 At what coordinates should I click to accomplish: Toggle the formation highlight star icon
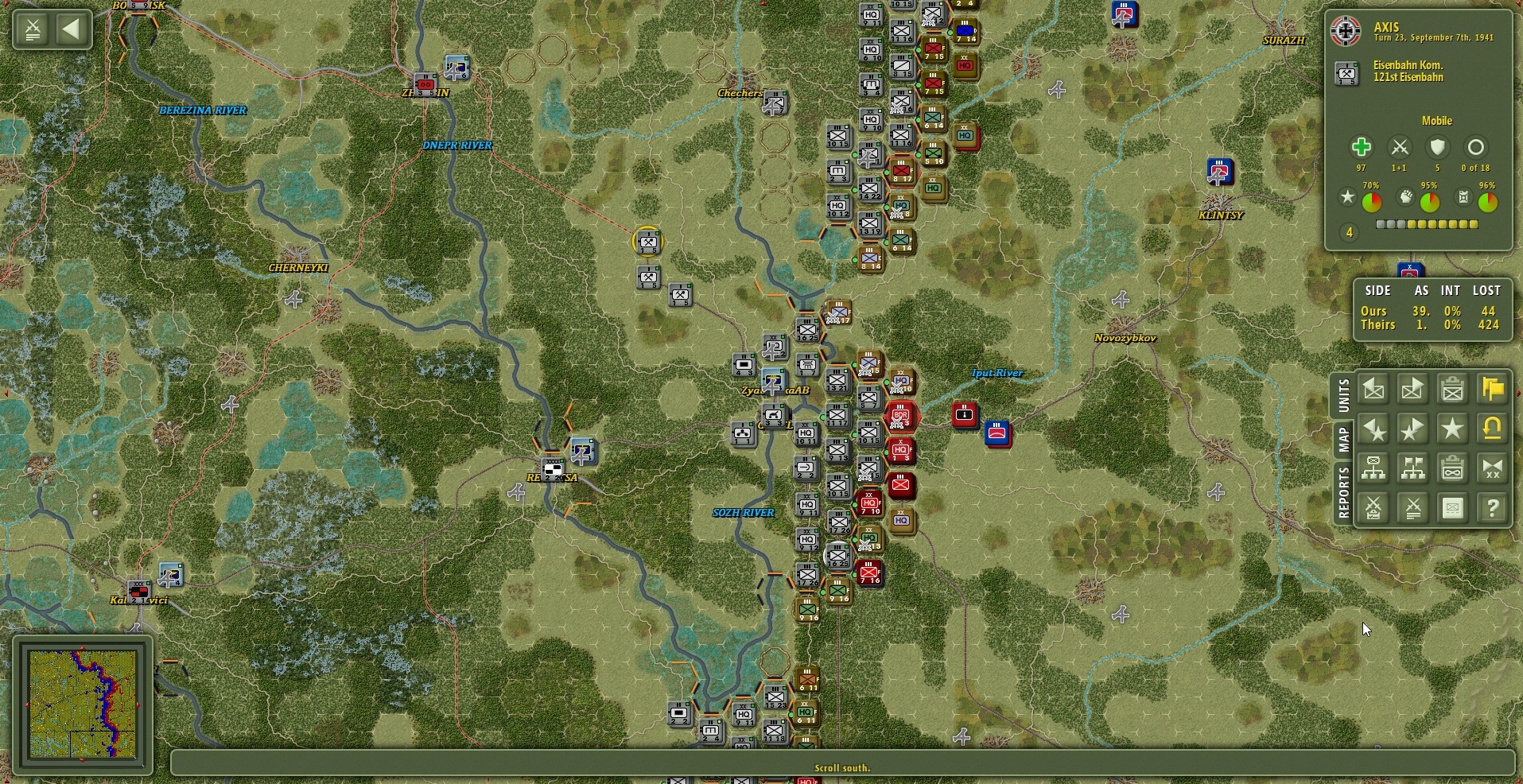pyautogui.click(x=1453, y=429)
